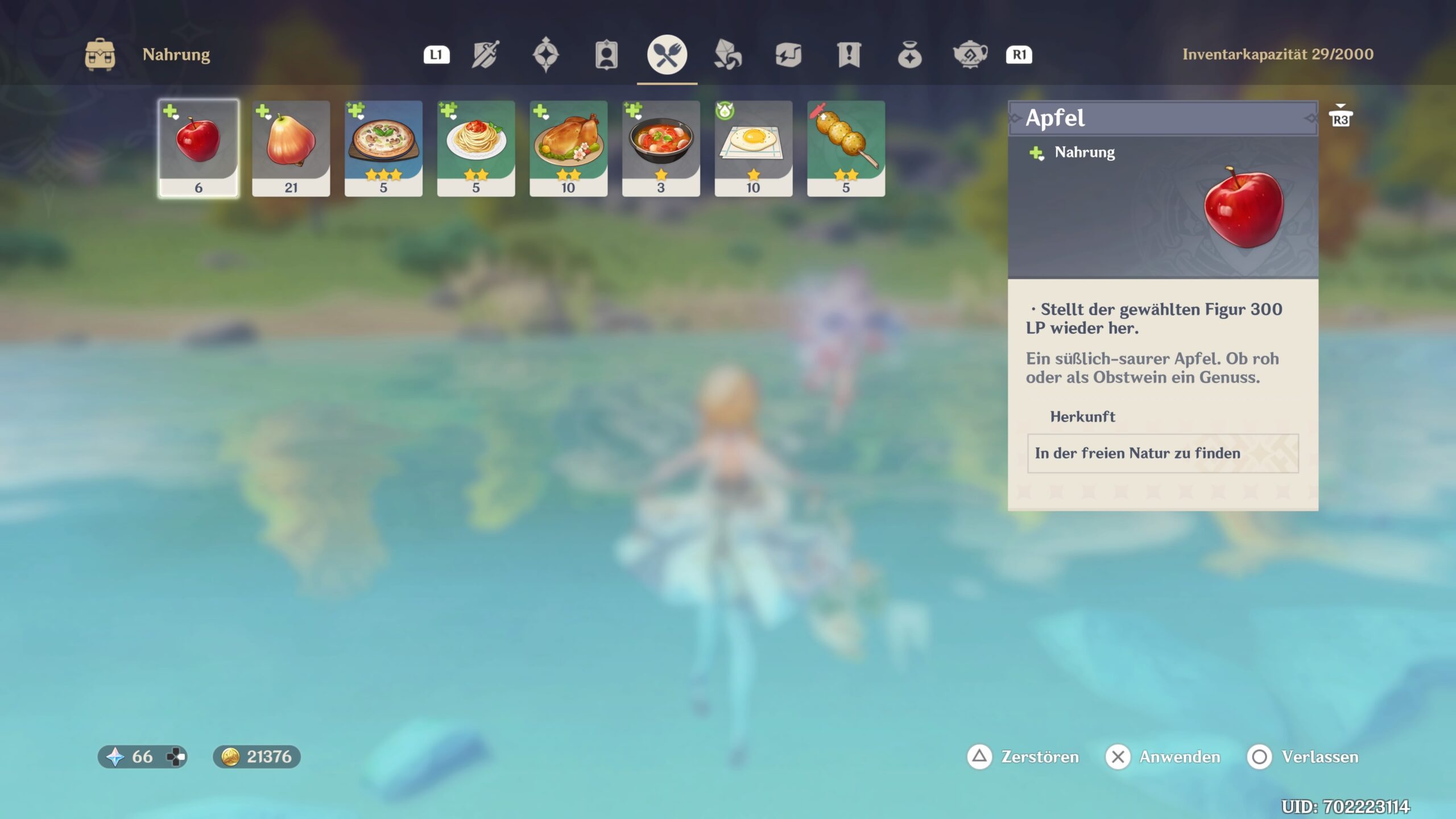Choose the fried egg dish

[753, 148]
